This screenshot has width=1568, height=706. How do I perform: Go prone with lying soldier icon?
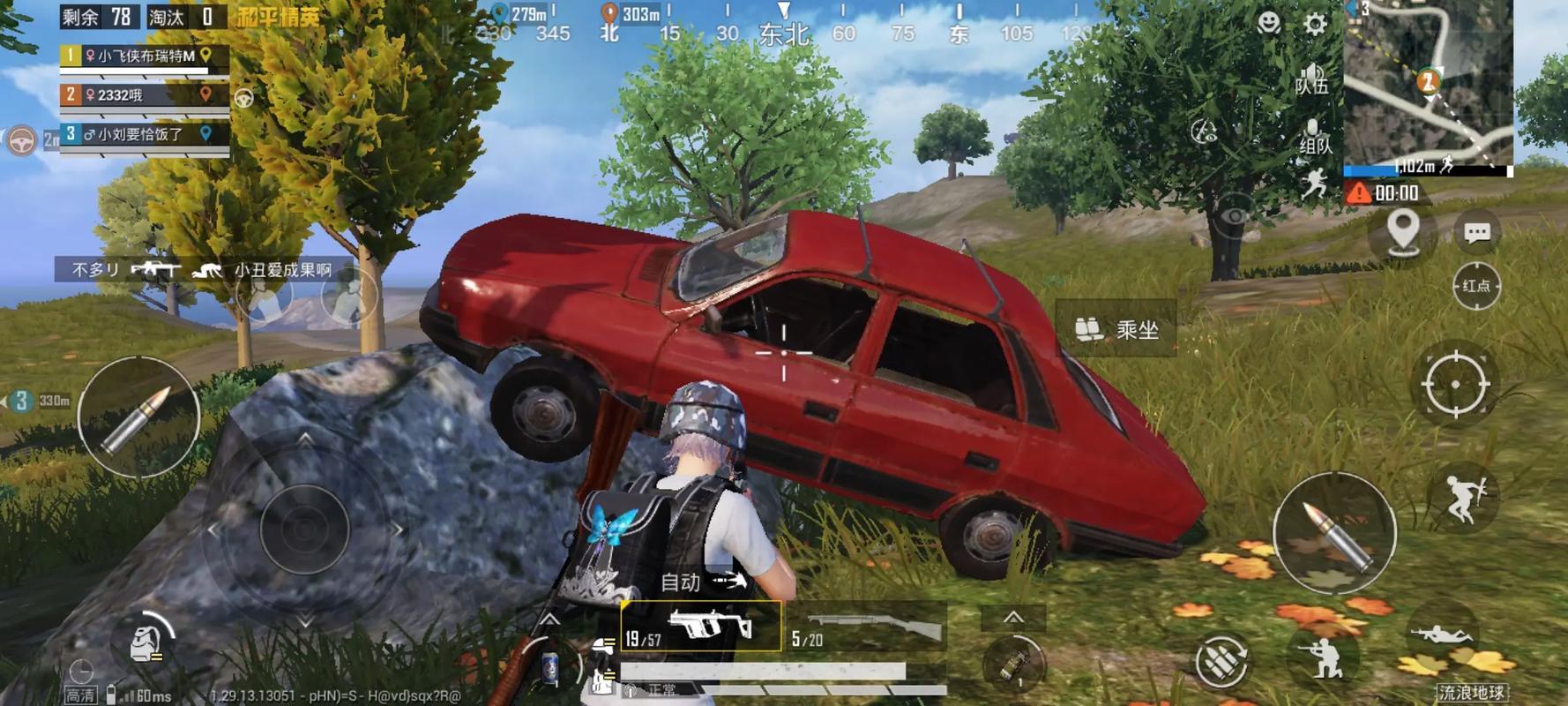tap(1441, 635)
